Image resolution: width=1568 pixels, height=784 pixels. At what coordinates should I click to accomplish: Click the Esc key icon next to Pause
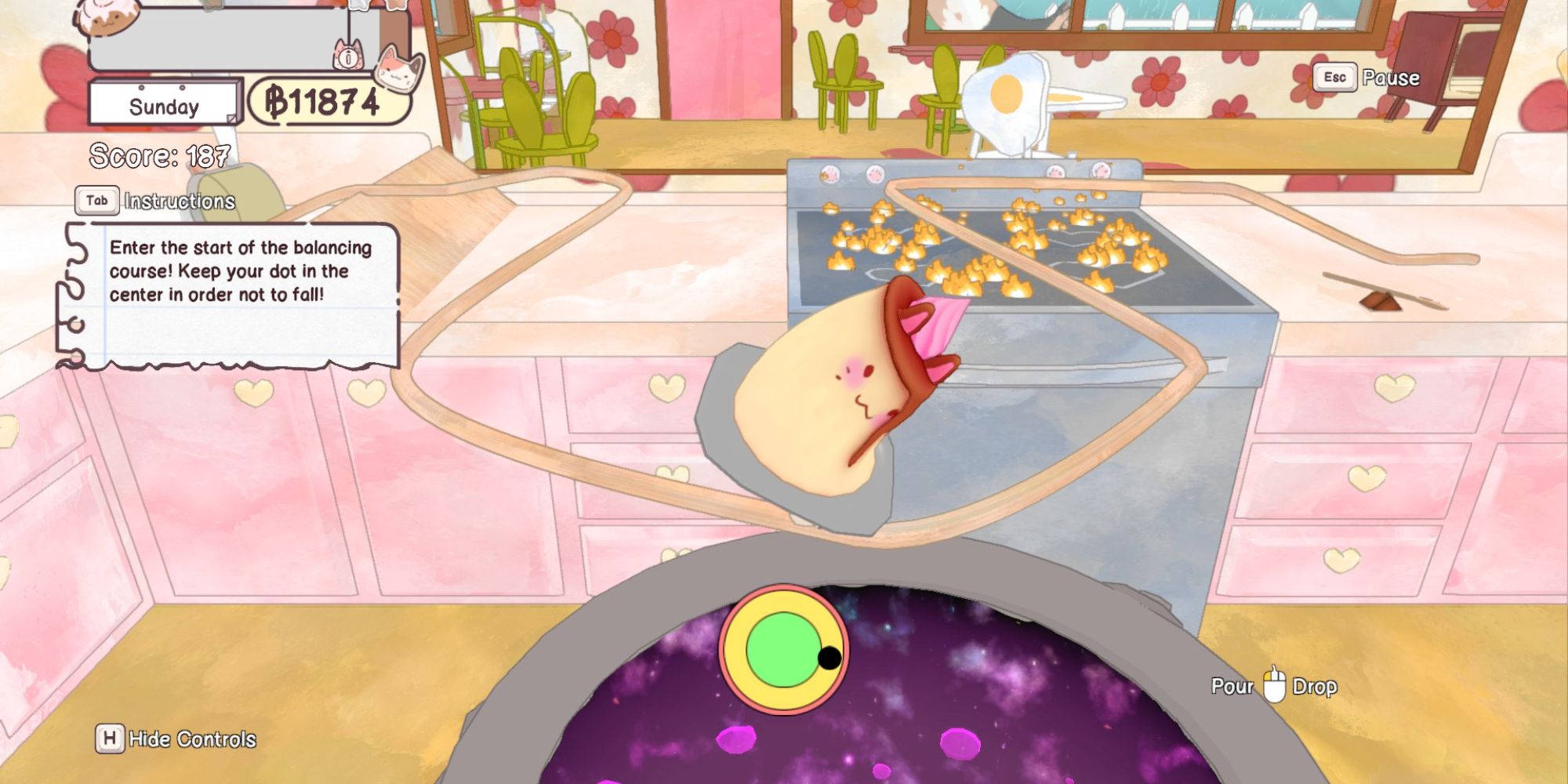1334,77
